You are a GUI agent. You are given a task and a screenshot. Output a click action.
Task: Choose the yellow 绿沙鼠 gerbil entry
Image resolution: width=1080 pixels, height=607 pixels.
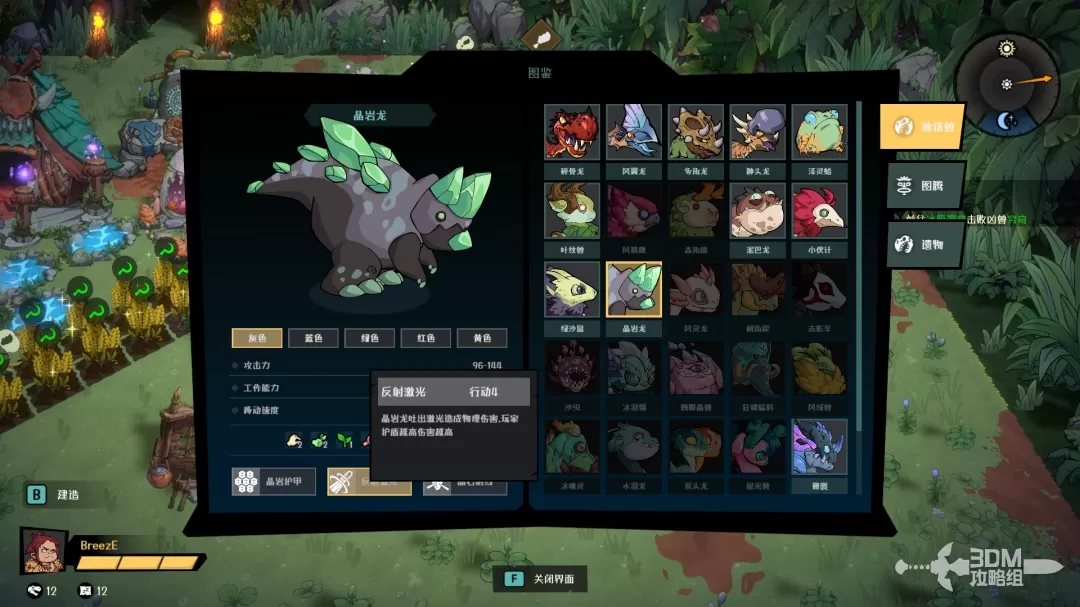click(x=572, y=290)
